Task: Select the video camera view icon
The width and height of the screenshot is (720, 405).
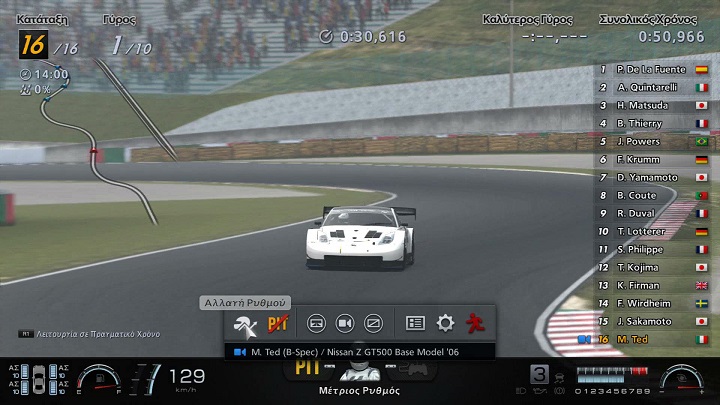Action: 345,324
